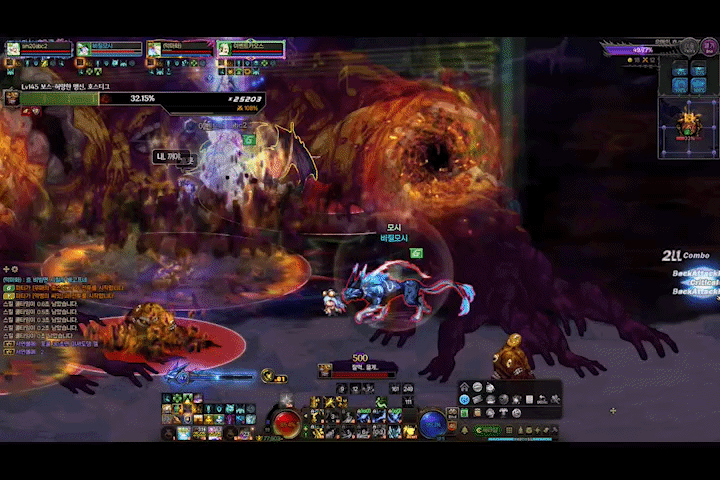Image resolution: width=720 pixels, height=480 pixels.
Task: Click the round gray button beside purple one
Action: (688, 47)
